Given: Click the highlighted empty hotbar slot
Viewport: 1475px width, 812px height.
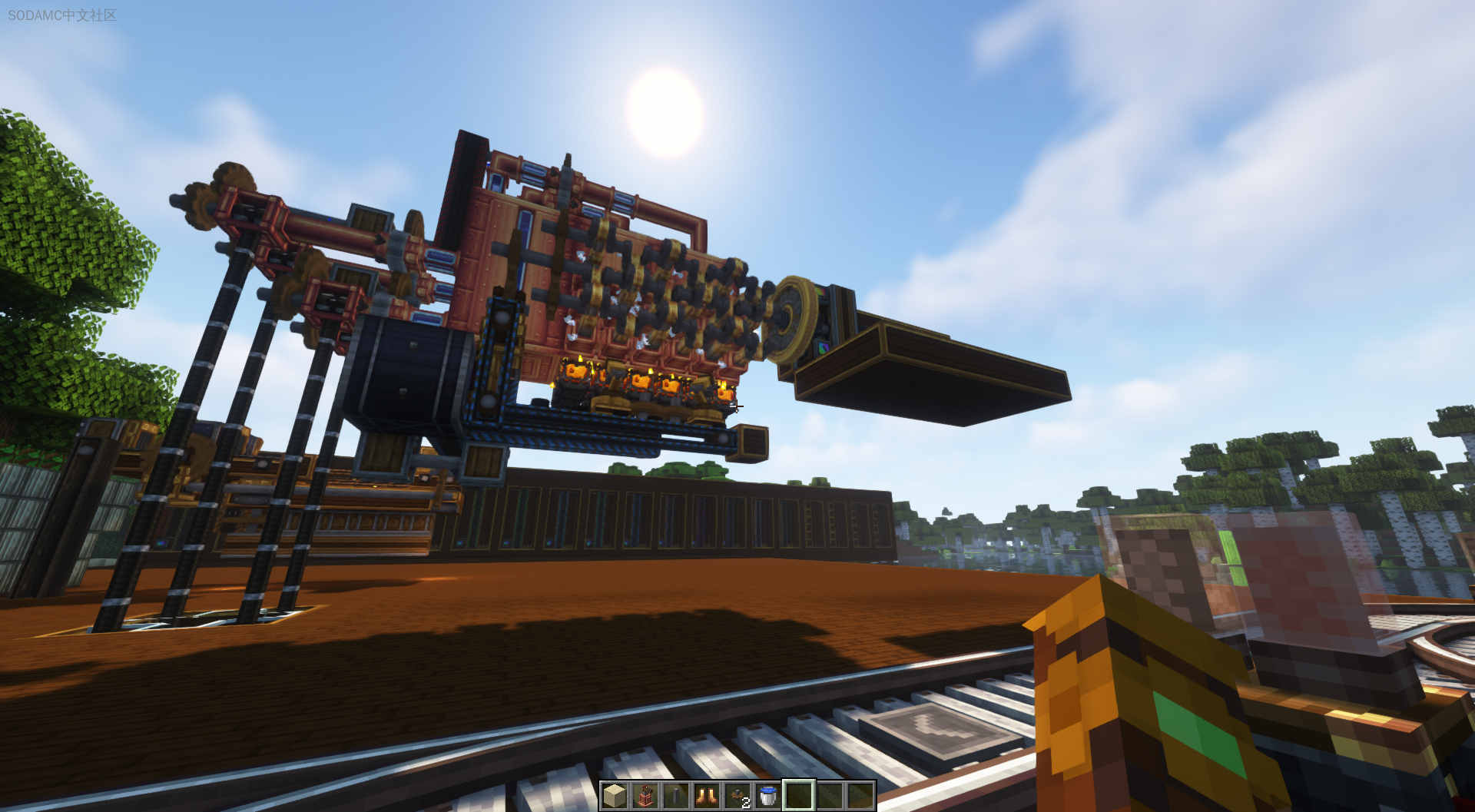Looking at the screenshot, I should tap(799, 796).
